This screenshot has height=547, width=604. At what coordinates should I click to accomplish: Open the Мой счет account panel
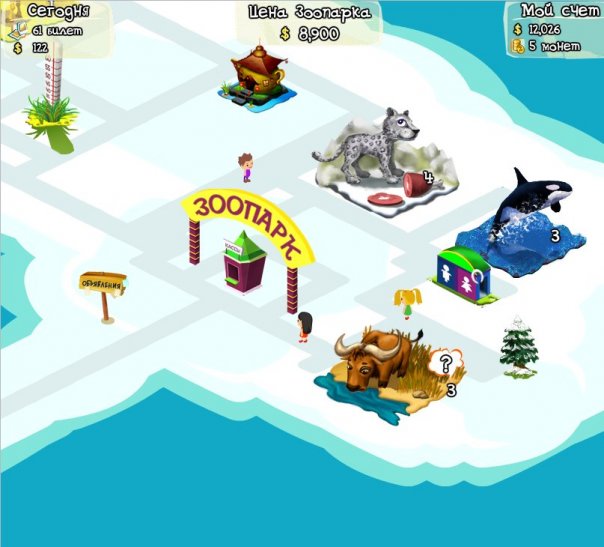554,28
